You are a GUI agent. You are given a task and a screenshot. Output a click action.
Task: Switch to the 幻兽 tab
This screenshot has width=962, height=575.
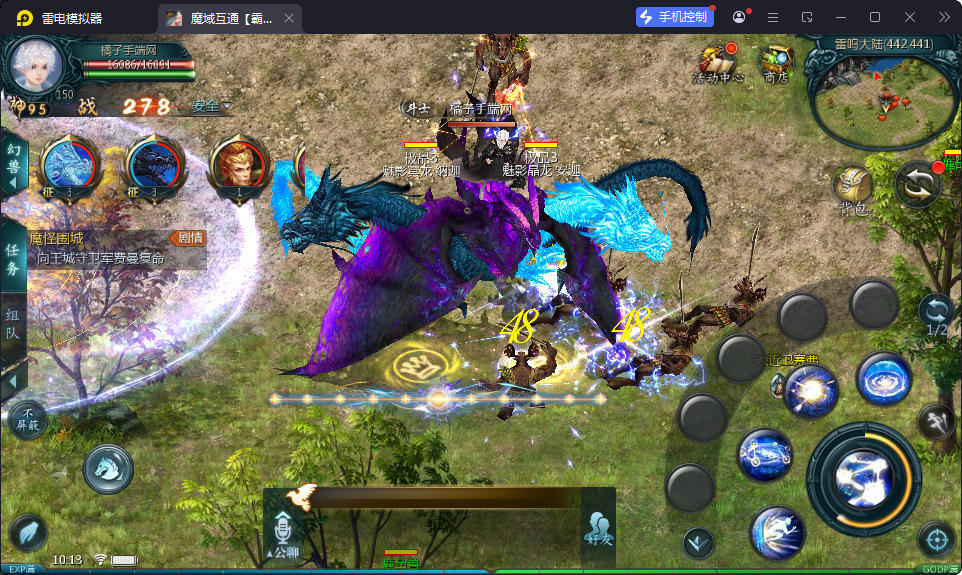pos(14,163)
